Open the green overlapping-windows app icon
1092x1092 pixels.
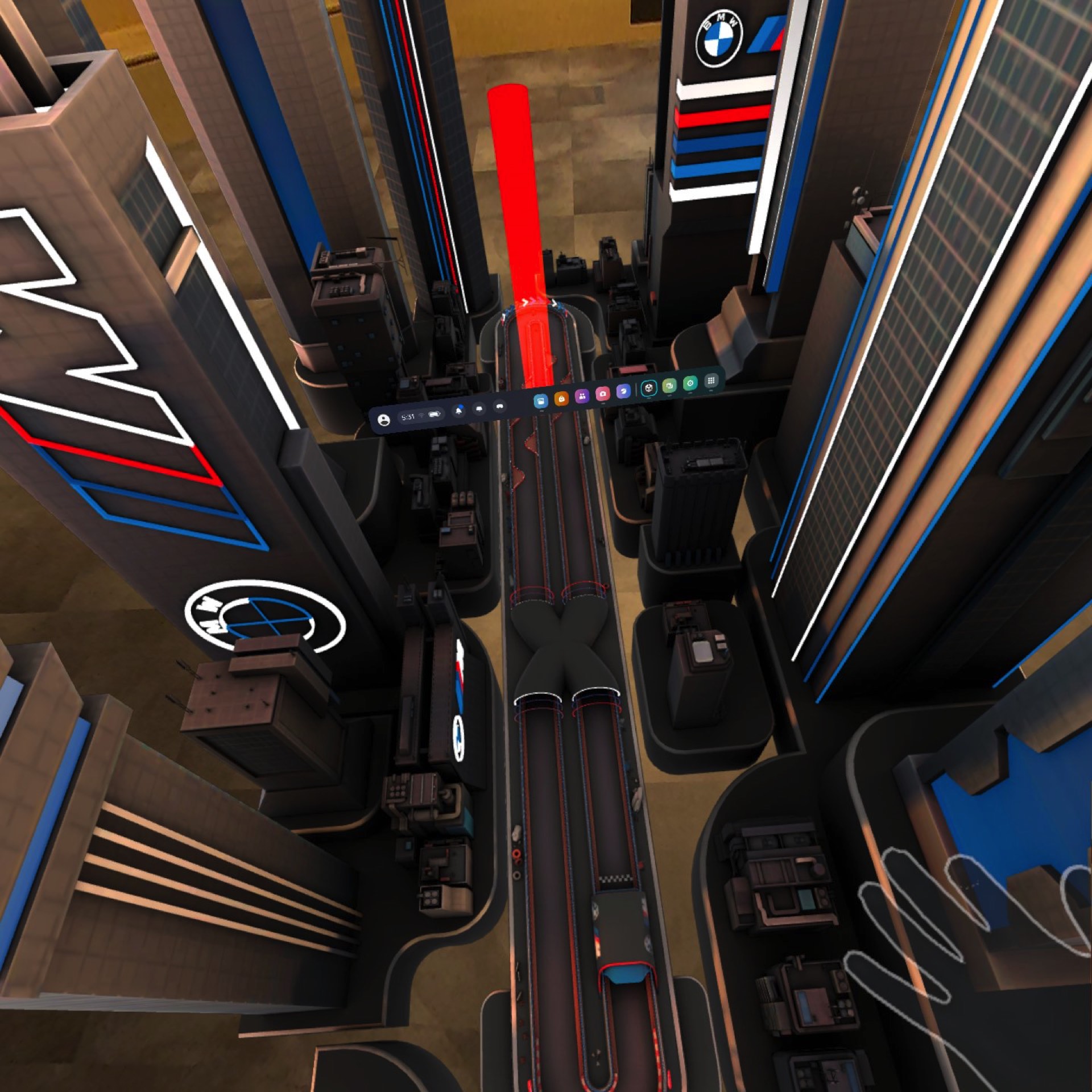[x=669, y=386]
